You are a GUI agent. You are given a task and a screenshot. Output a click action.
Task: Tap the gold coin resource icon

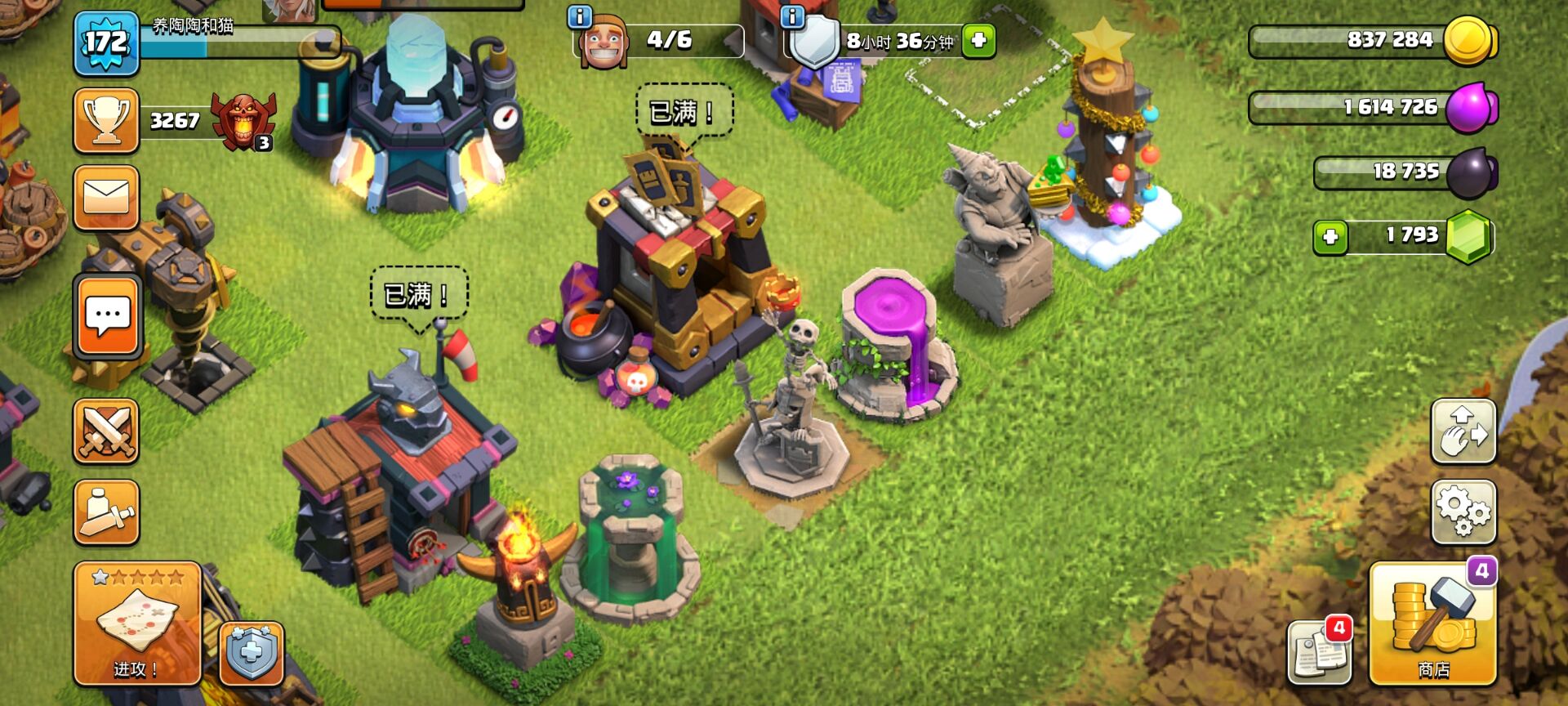[1468, 40]
